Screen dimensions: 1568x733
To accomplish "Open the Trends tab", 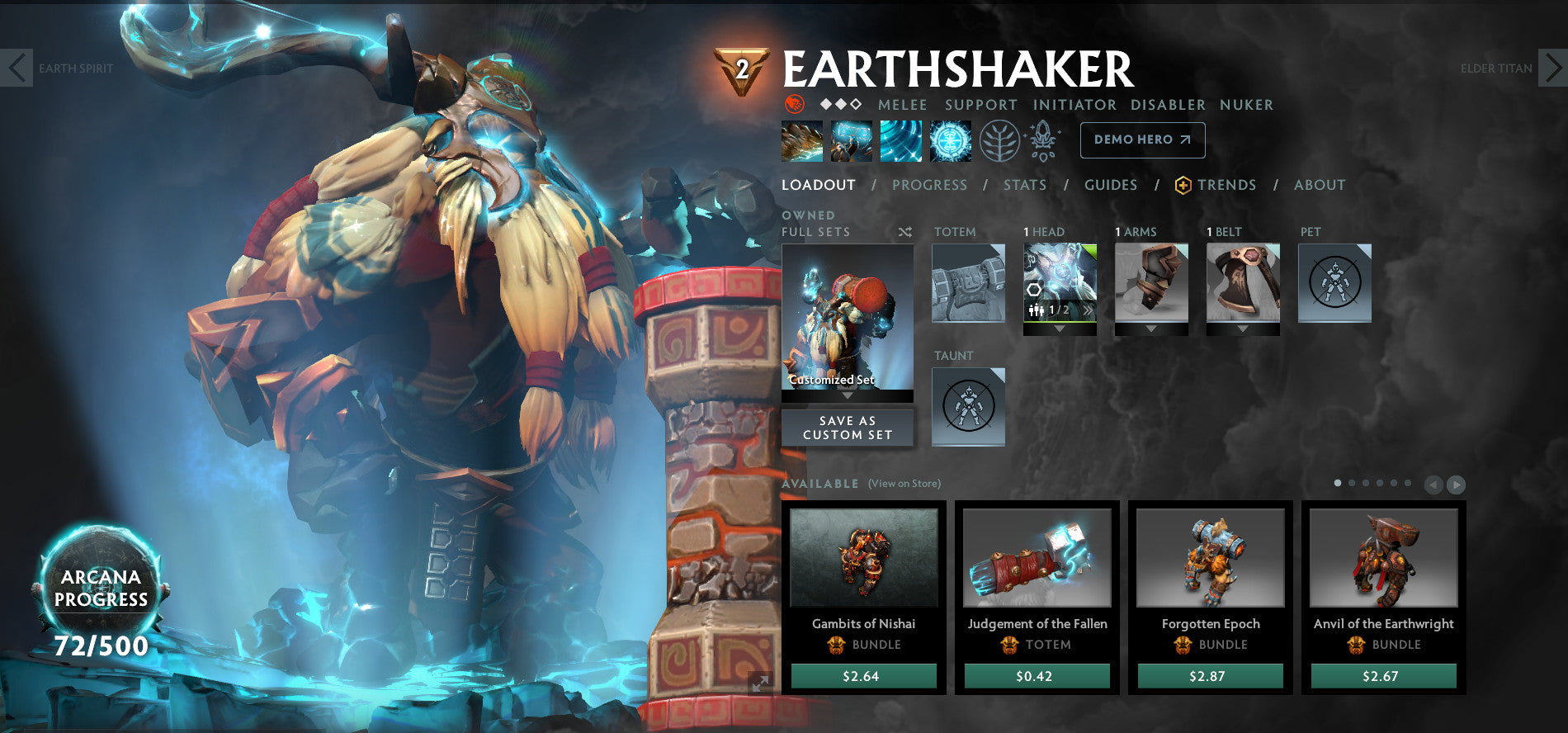I will tap(1227, 185).
